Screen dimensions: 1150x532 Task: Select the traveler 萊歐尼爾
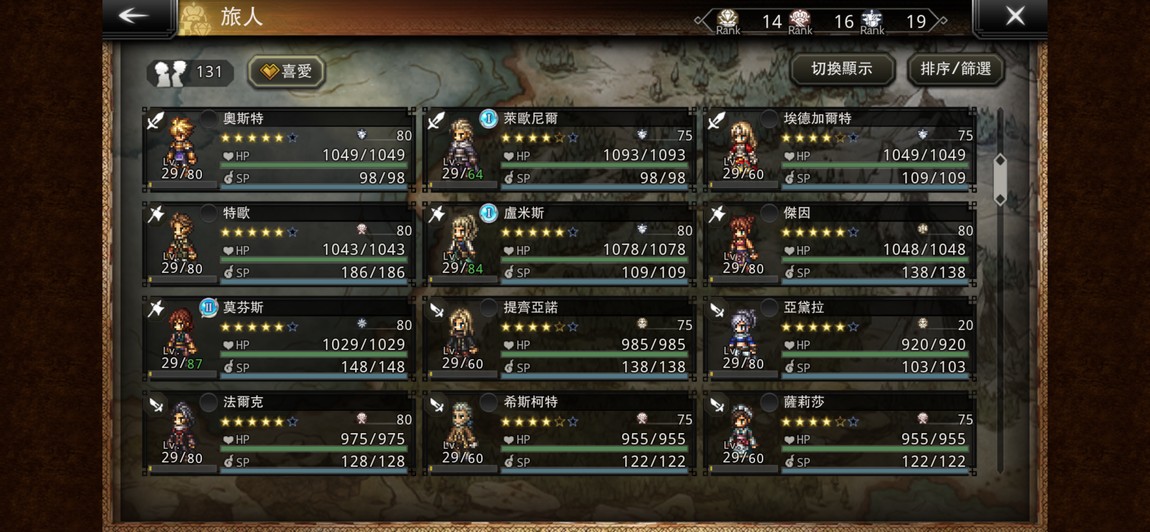[559, 149]
